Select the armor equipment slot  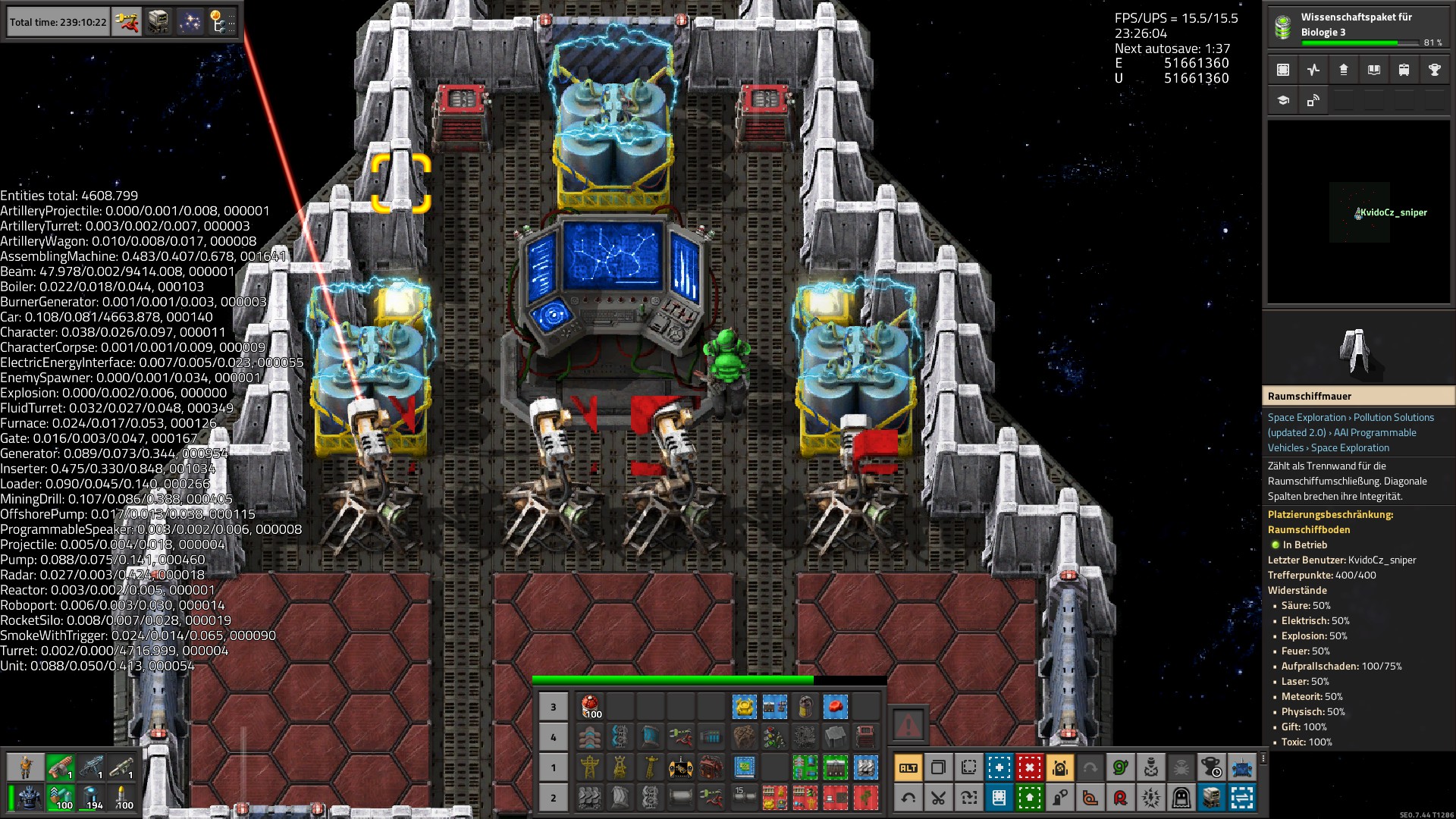click(29, 798)
